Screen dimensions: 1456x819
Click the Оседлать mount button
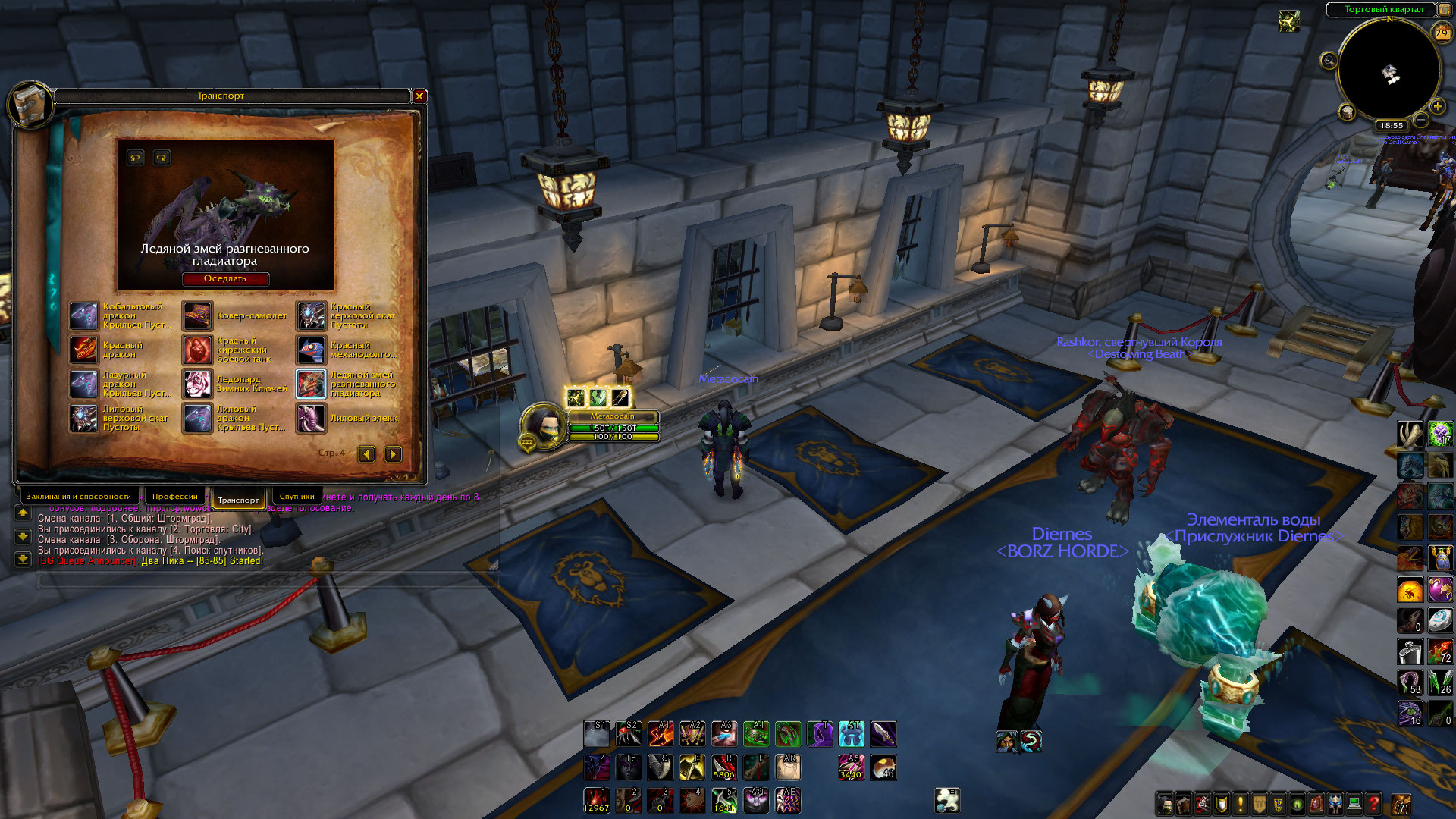point(225,279)
